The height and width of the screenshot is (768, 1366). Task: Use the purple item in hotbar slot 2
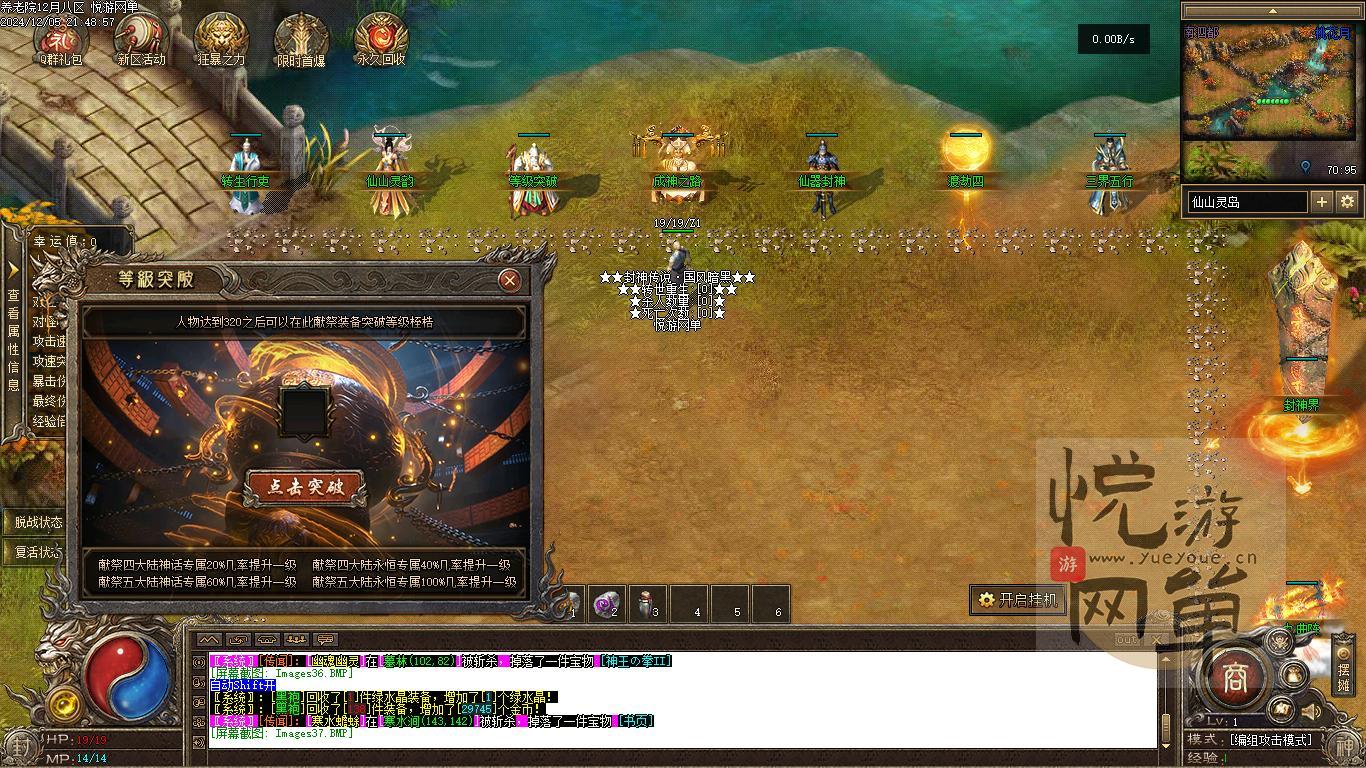point(609,603)
